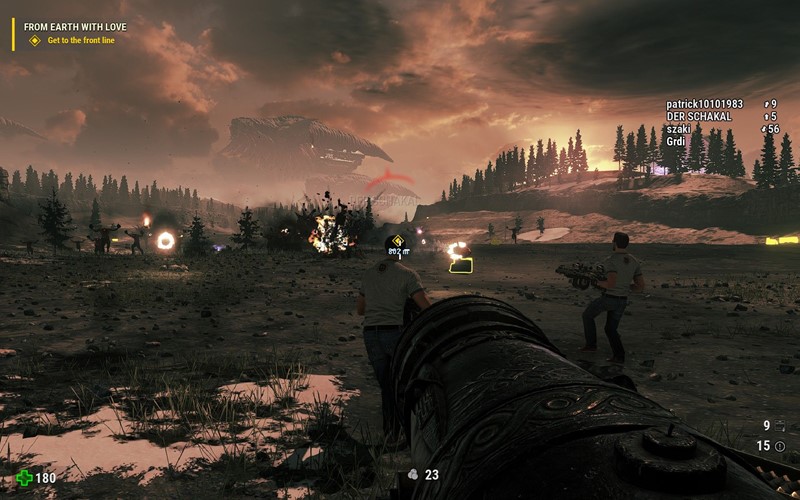Pick player Grdi in the player list
This screenshot has height=500, width=800.
pyautogui.click(x=676, y=141)
